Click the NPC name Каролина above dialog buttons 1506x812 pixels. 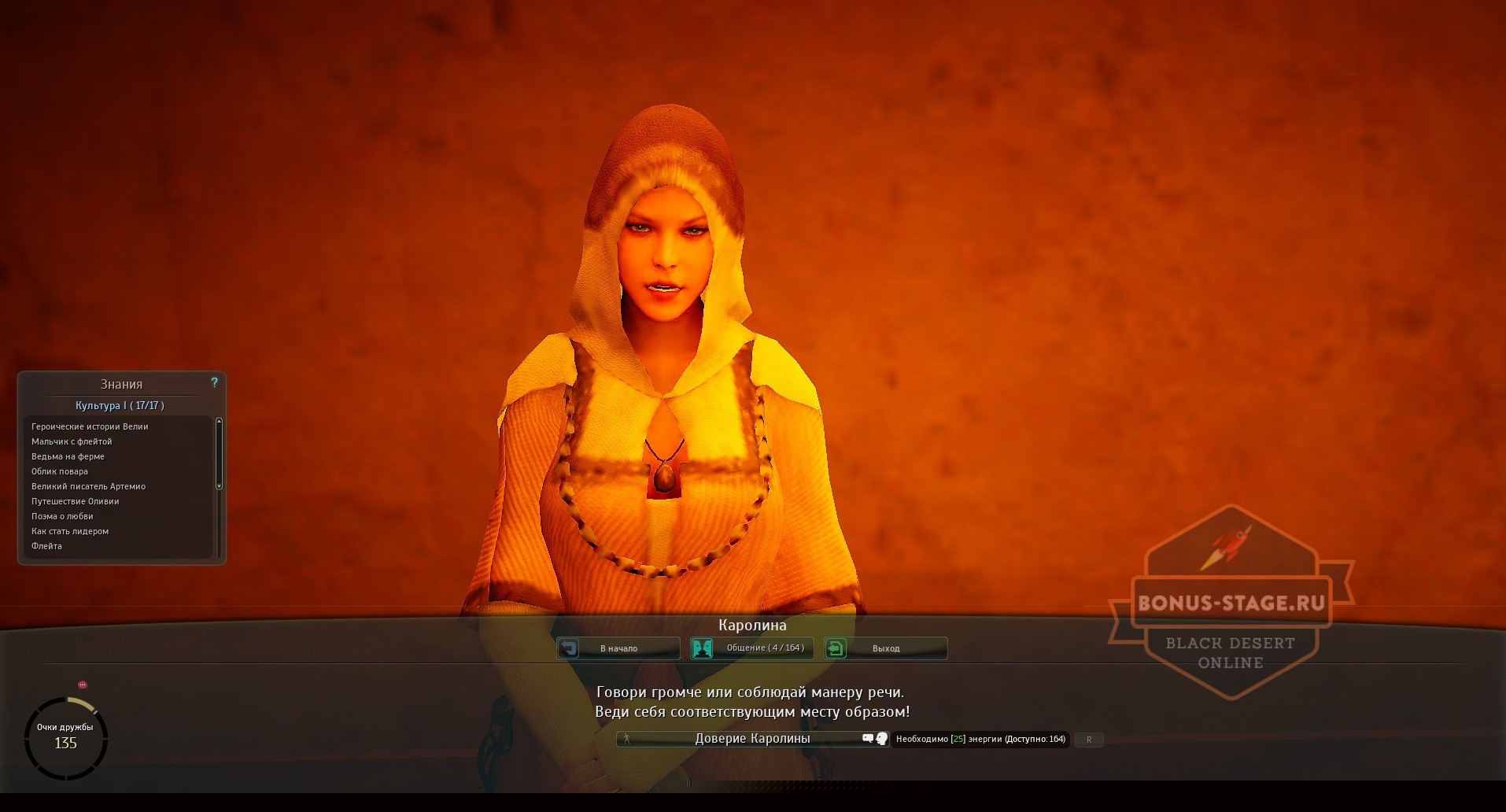tap(751, 626)
